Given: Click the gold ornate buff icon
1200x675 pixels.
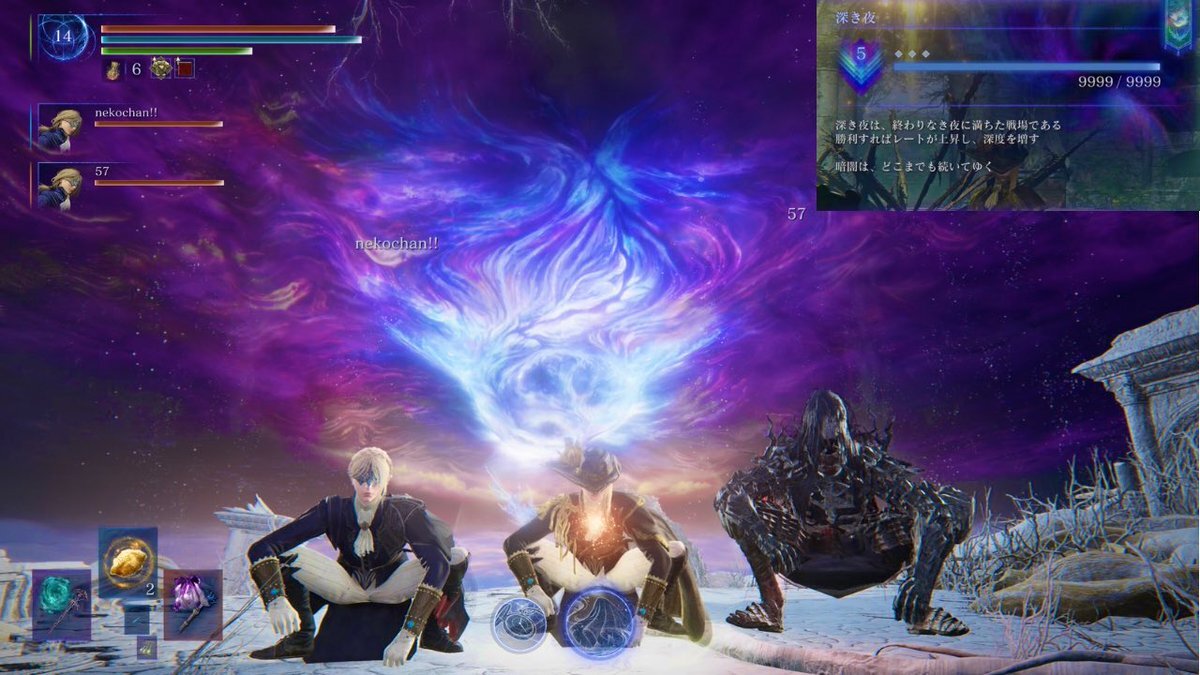Looking at the screenshot, I should (x=160, y=68).
